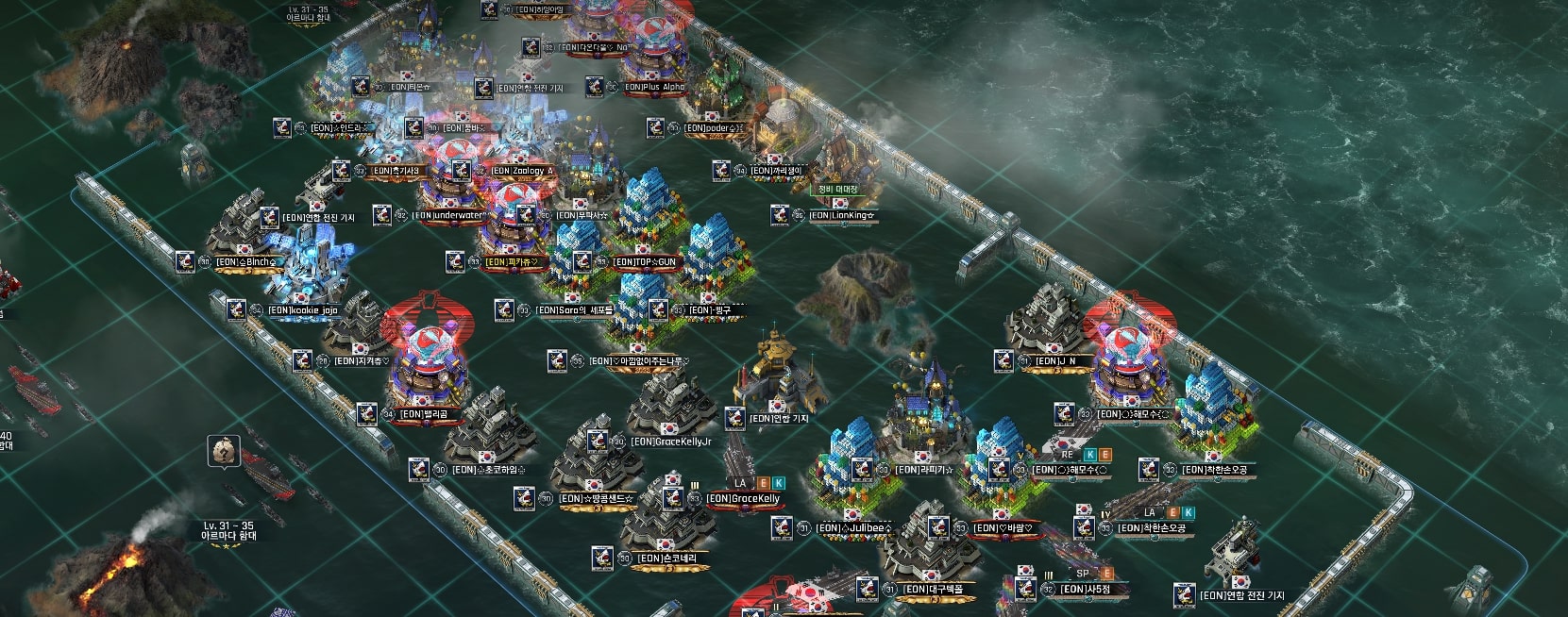Select the [EON]대구텍폴 base label
The image size is (1568, 617).
click(933, 590)
